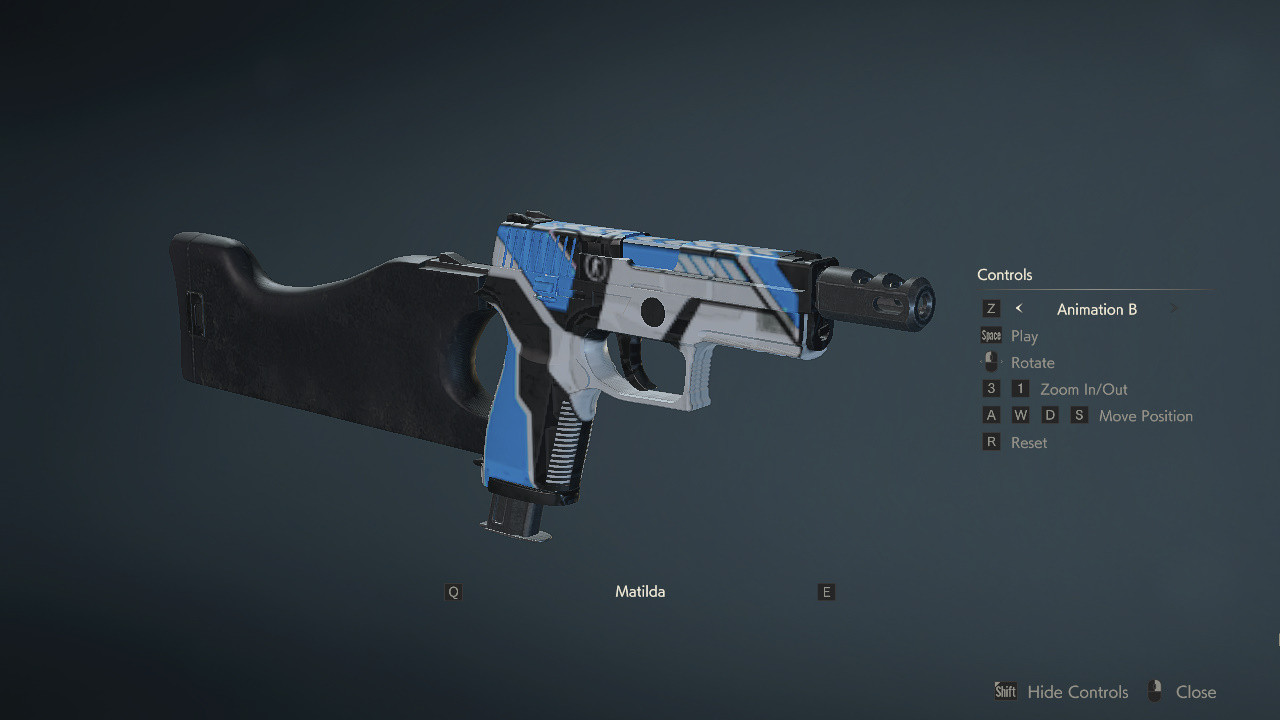
Task: Click the 1 key icon for zooming out
Action: point(1020,388)
